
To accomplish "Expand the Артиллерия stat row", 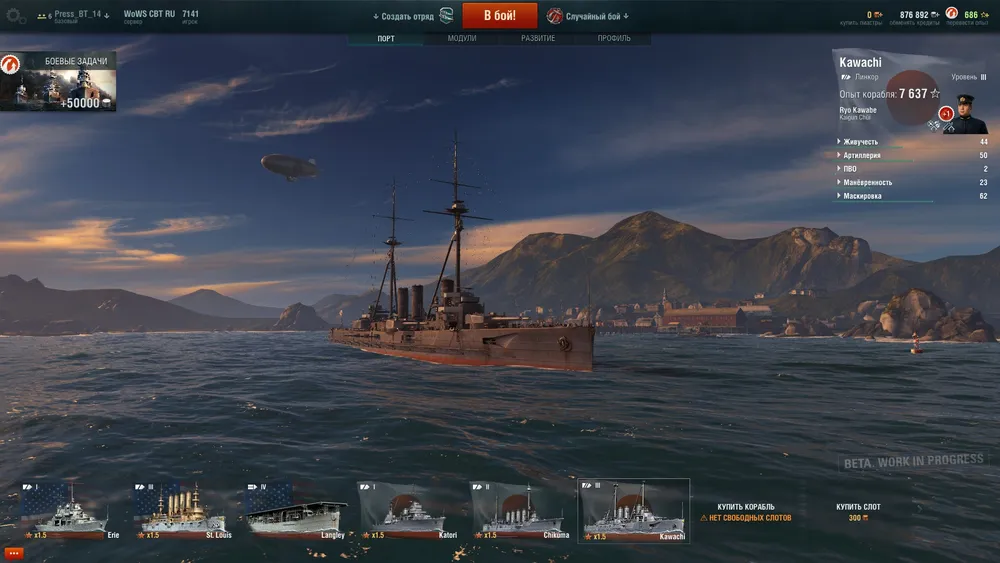I will pos(861,155).
